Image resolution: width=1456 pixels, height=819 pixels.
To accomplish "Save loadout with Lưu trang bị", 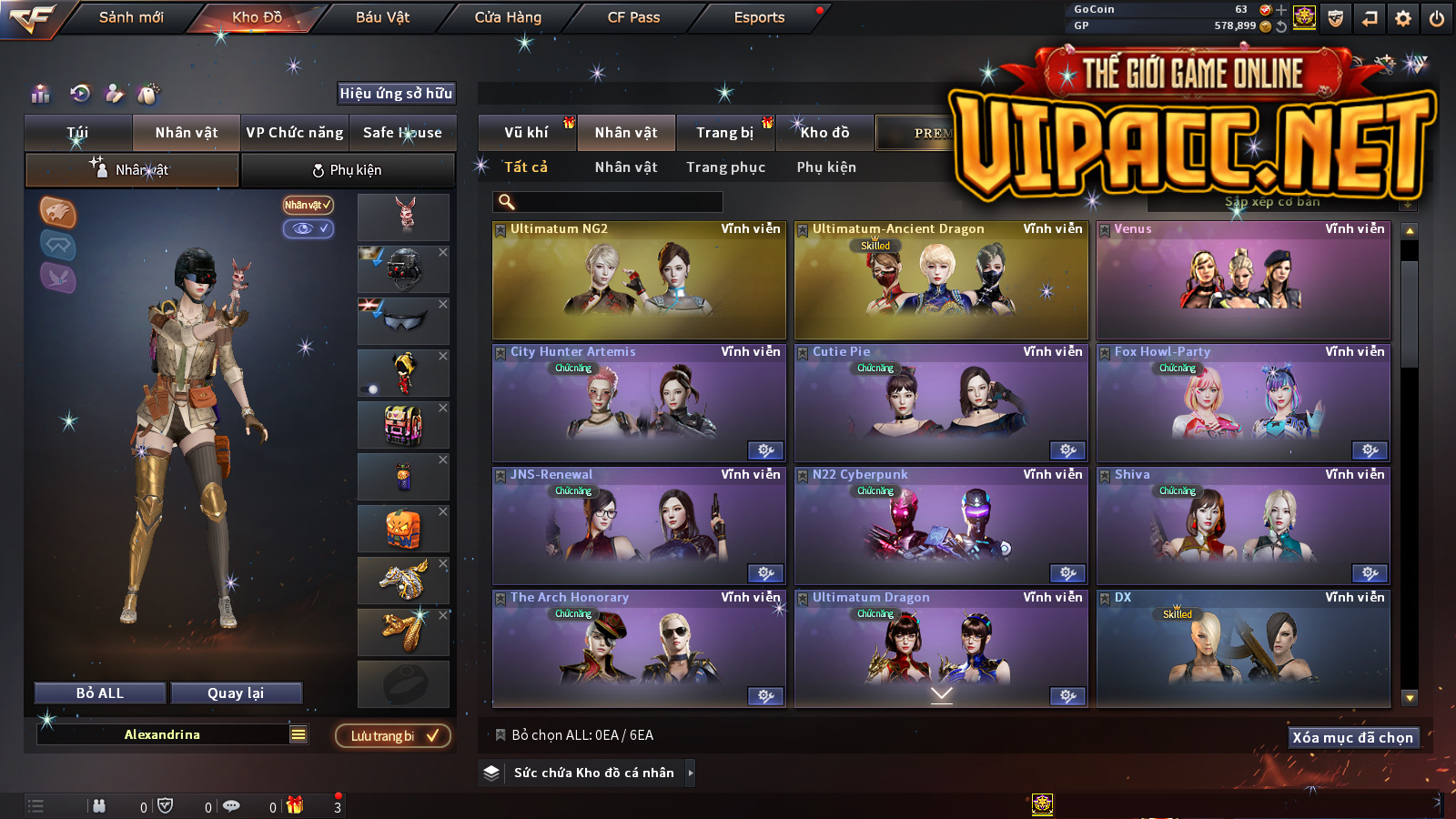I will coord(393,736).
